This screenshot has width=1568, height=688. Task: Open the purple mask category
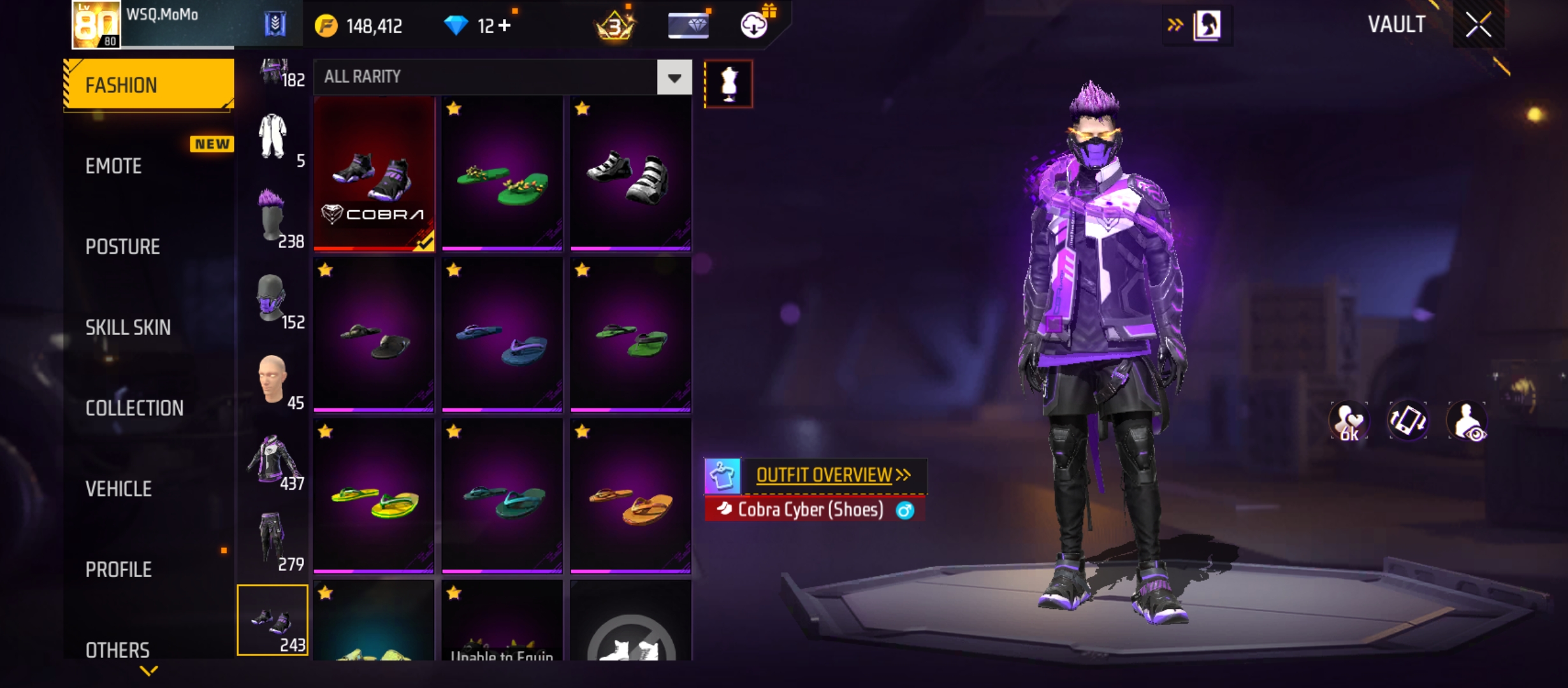point(273,299)
